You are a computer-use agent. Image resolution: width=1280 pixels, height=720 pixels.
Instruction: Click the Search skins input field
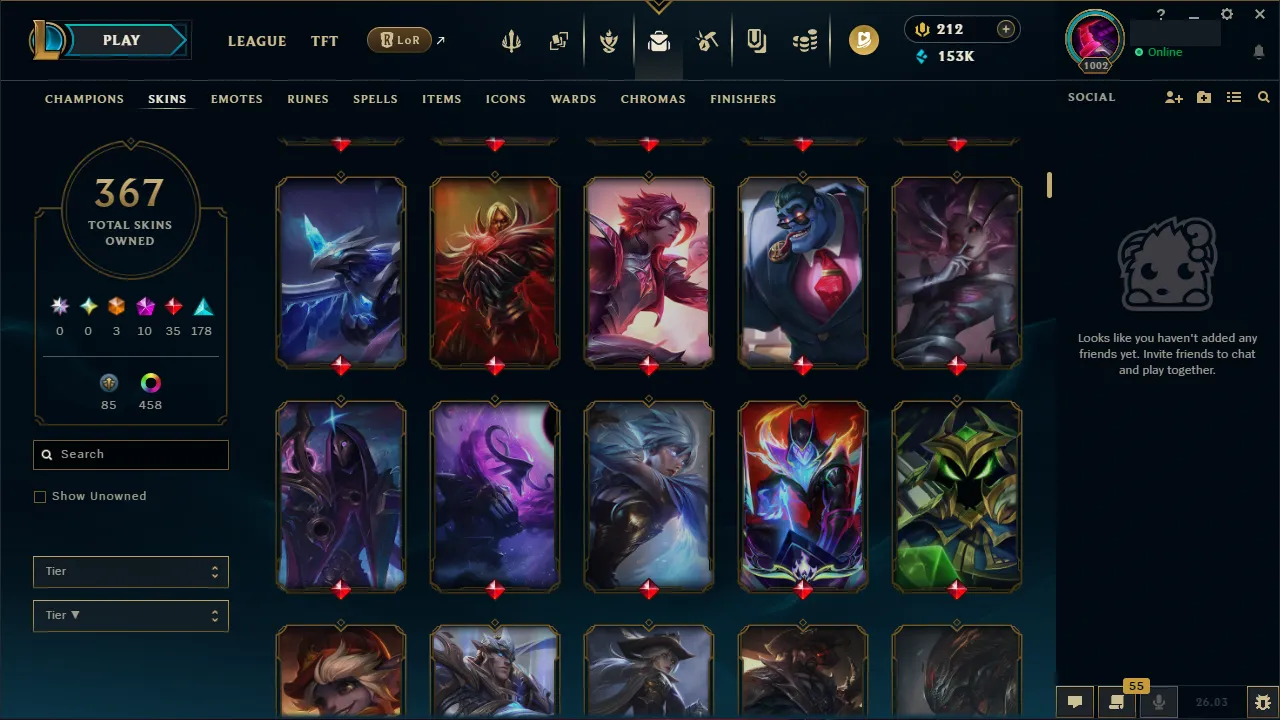pyautogui.click(x=130, y=454)
